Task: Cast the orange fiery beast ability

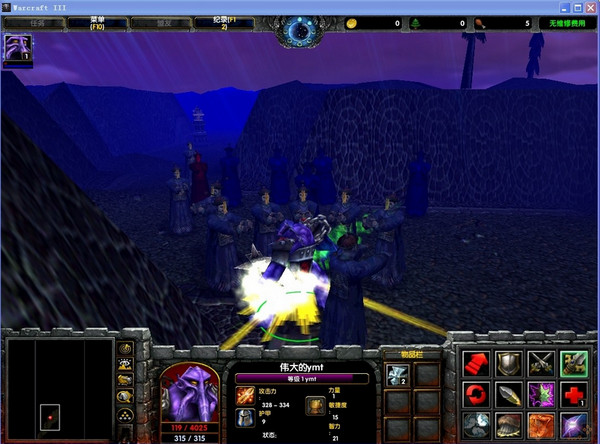Action: 541,425
